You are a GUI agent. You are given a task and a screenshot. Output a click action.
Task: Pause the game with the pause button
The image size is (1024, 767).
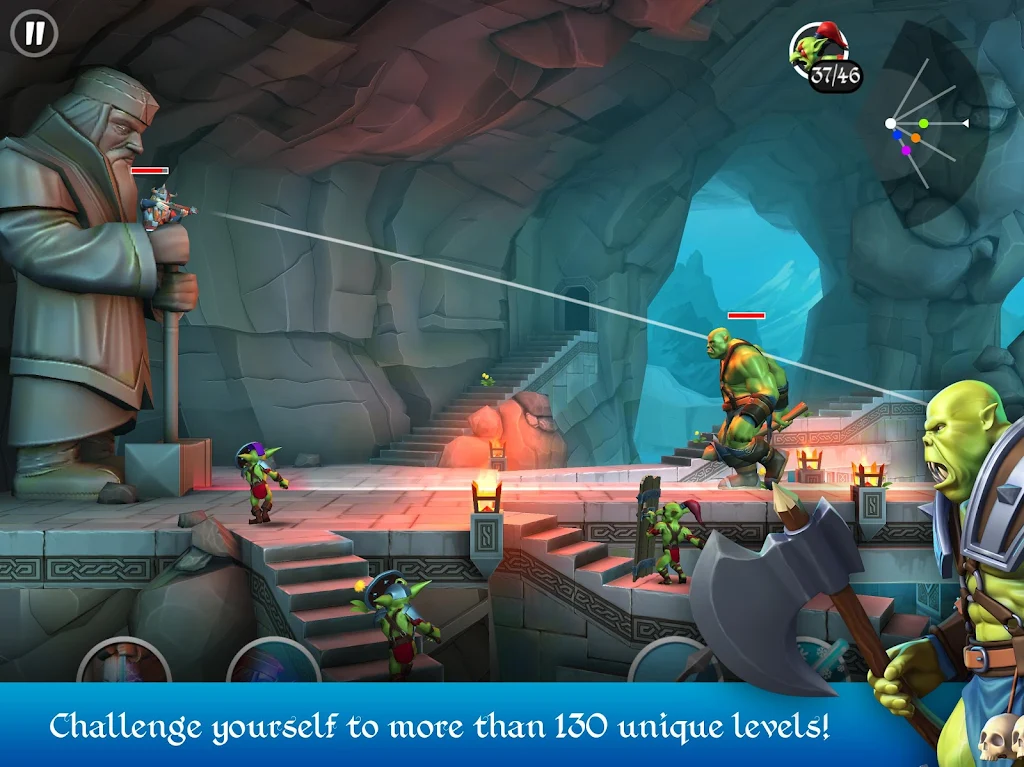pos(34,33)
